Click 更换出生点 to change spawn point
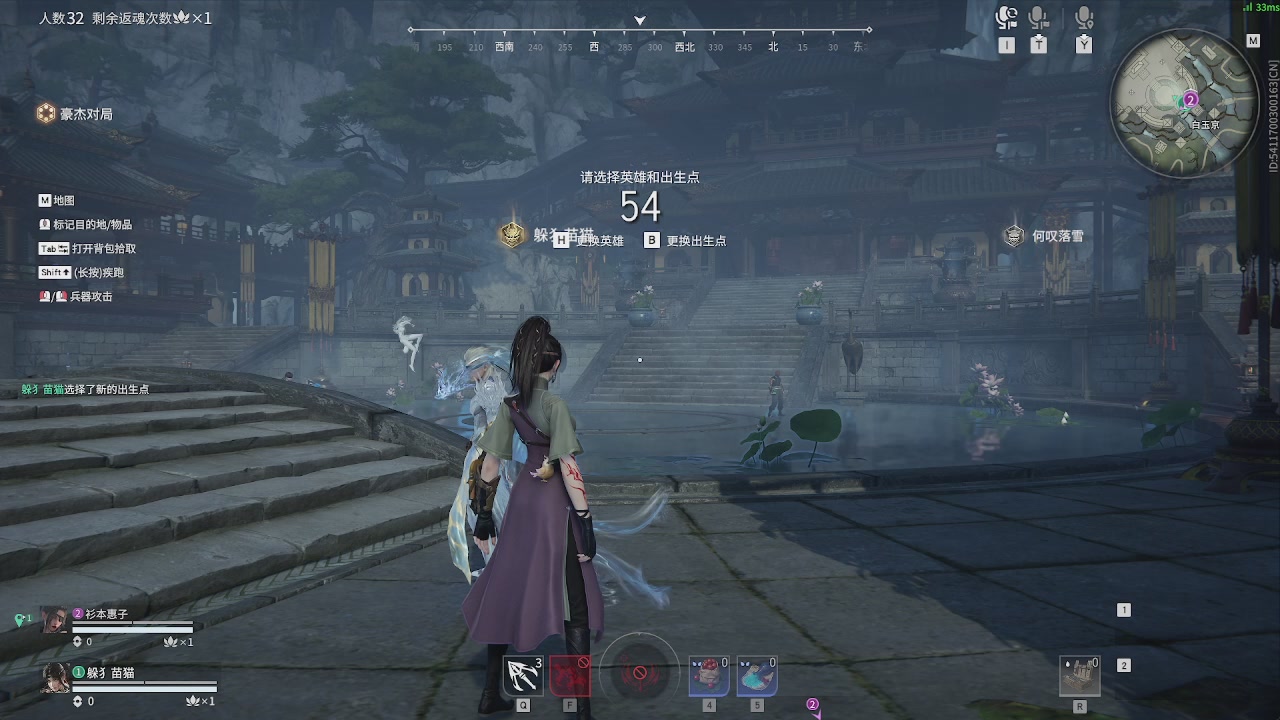Viewport: 1280px width, 720px height. pos(686,241)
